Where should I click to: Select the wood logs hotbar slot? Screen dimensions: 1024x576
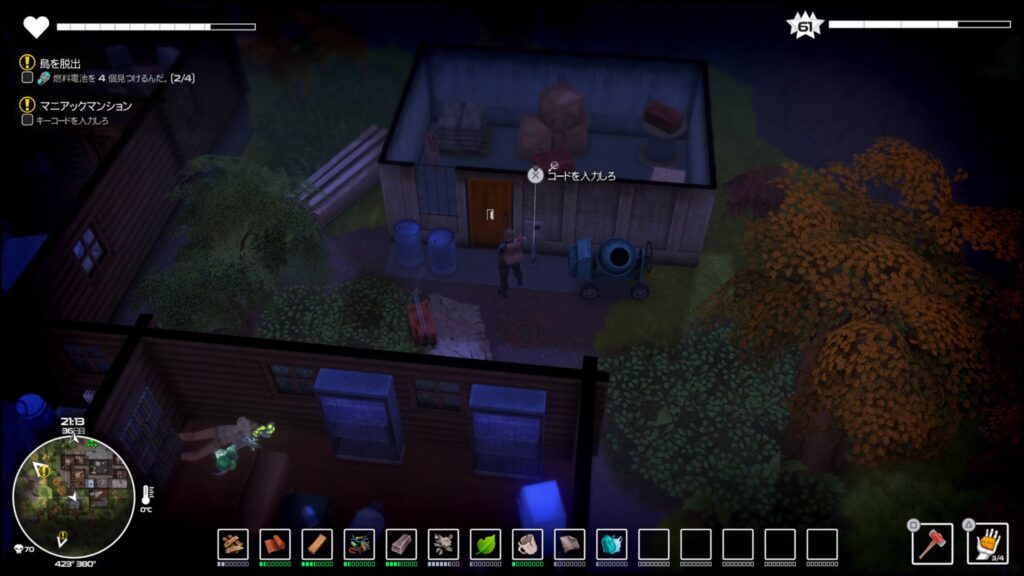click(x=233, y=544)
